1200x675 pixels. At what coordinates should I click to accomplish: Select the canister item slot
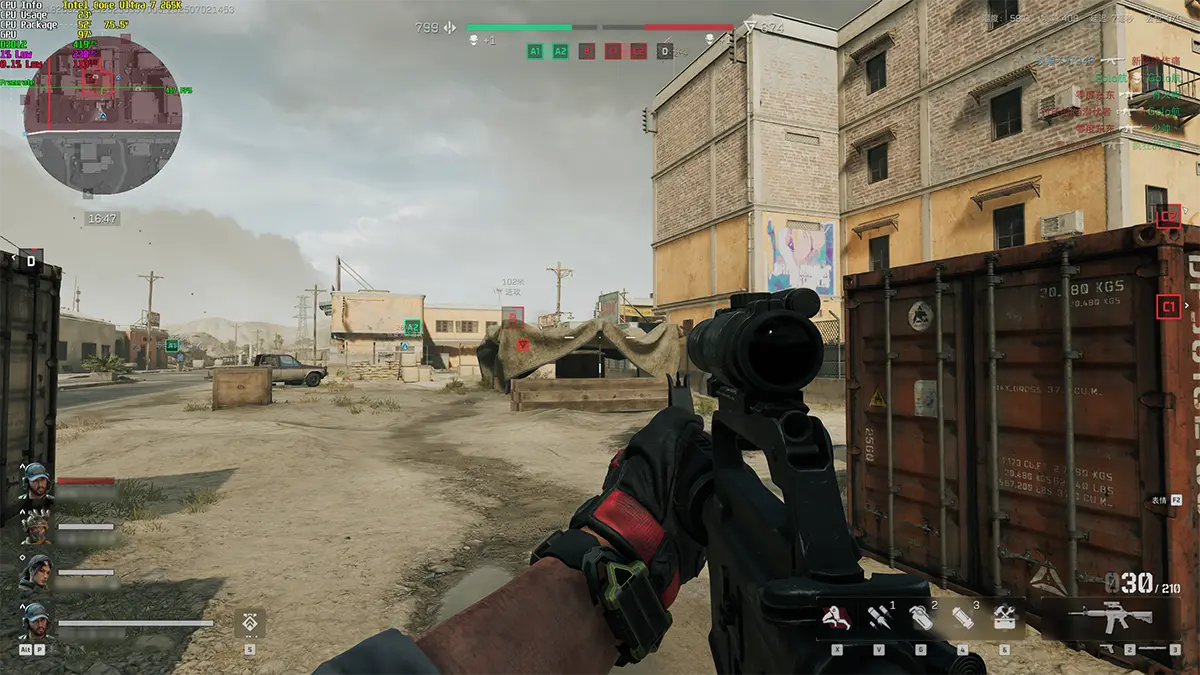tap(962, 619)
